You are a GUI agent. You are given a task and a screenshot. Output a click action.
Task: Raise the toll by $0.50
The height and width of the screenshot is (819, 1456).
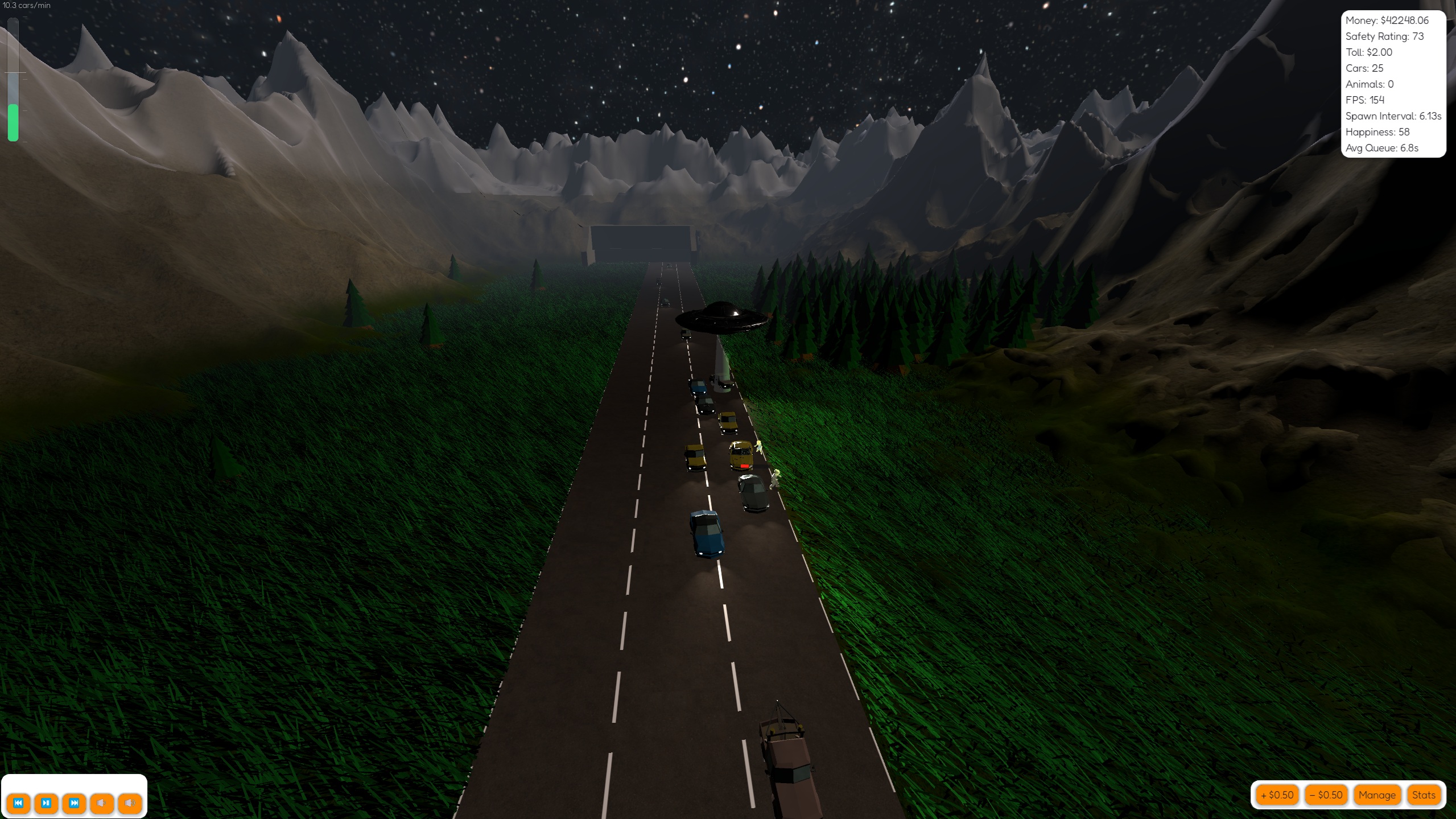tap(1276, 795)
